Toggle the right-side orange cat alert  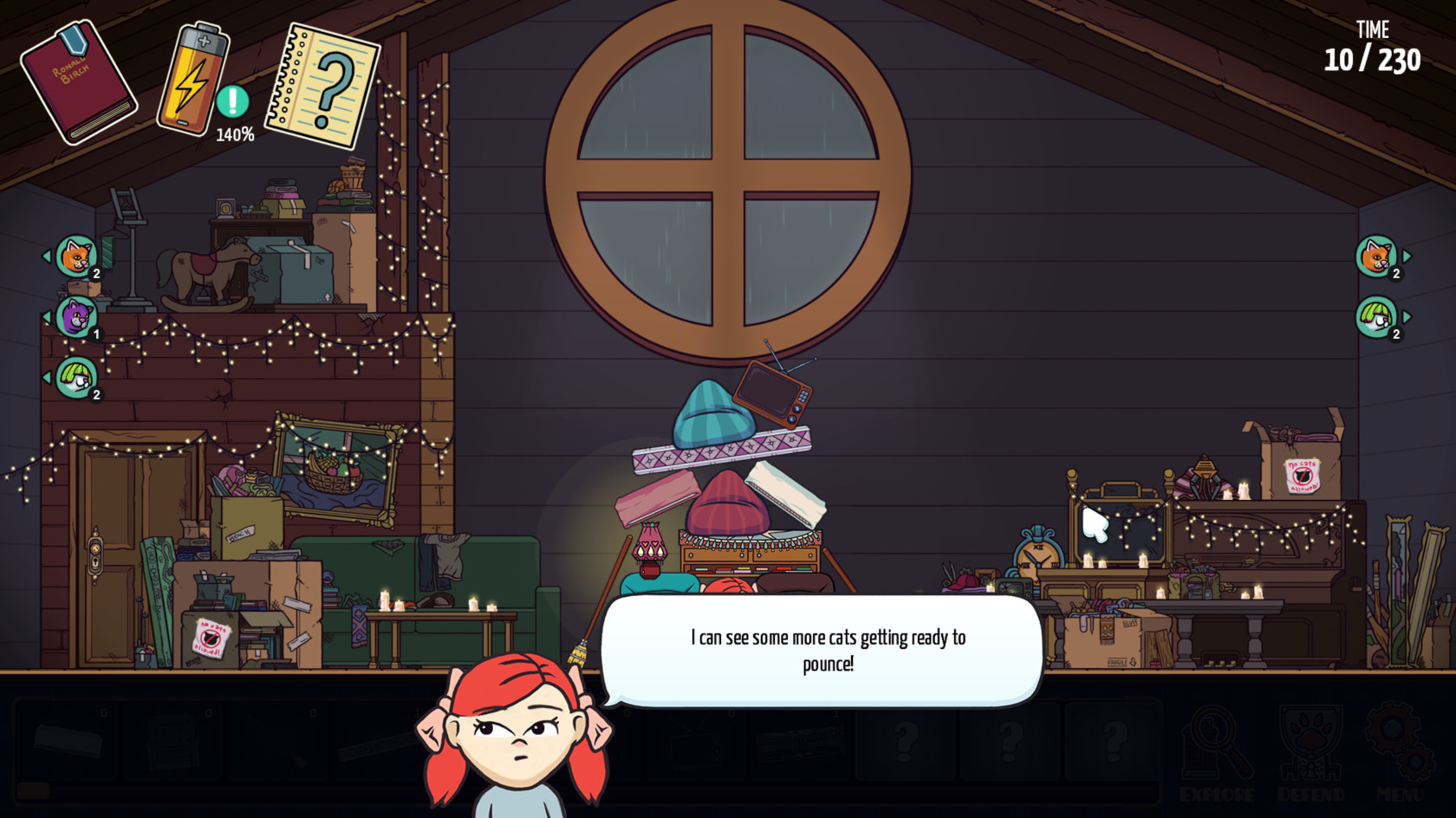pyautogui.click(x=1376, y=254)
